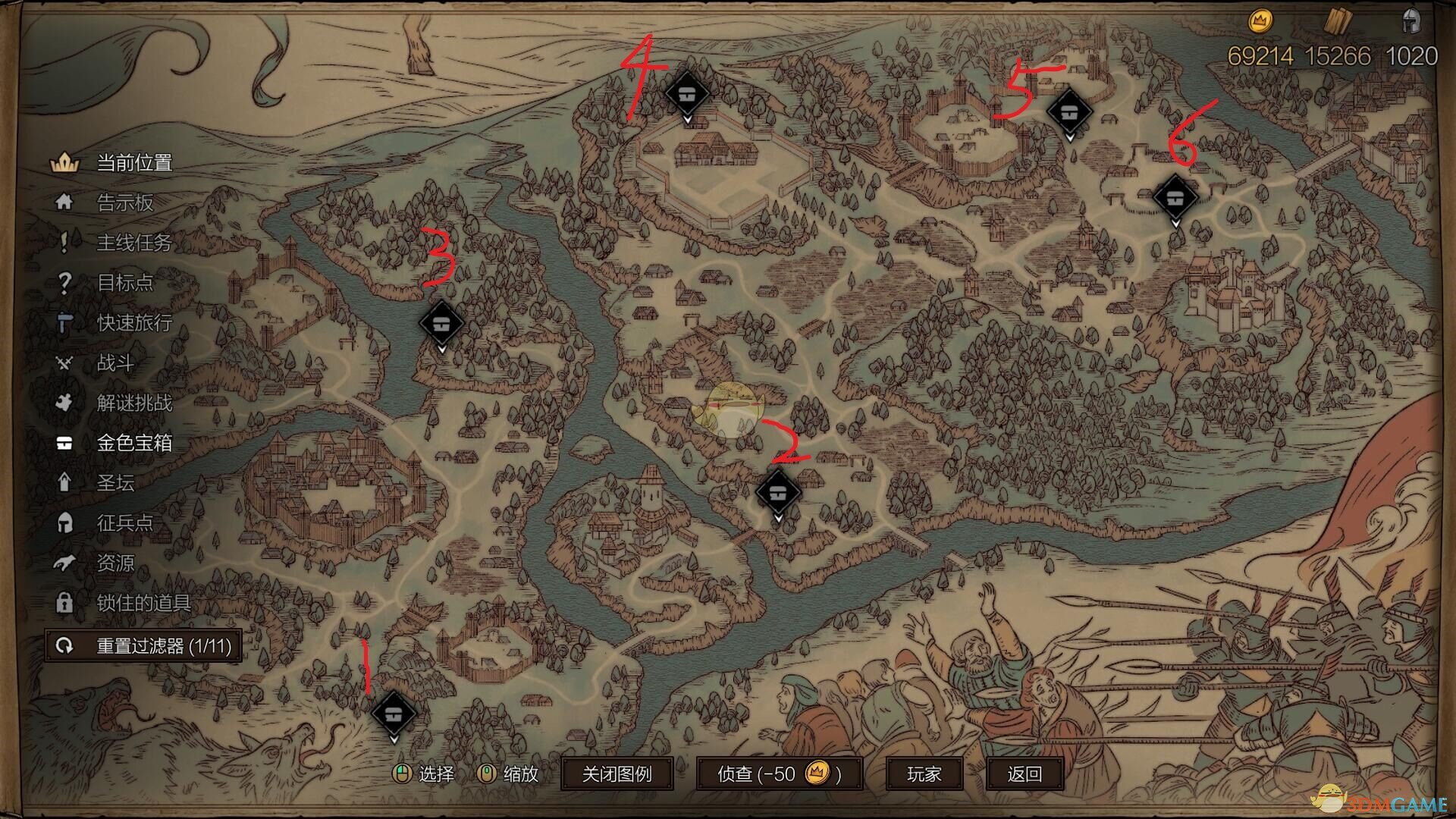This screenshot has width=1456, height=819.
Task: Toggle the 战斗 map filter
Action: coord(115,363)
